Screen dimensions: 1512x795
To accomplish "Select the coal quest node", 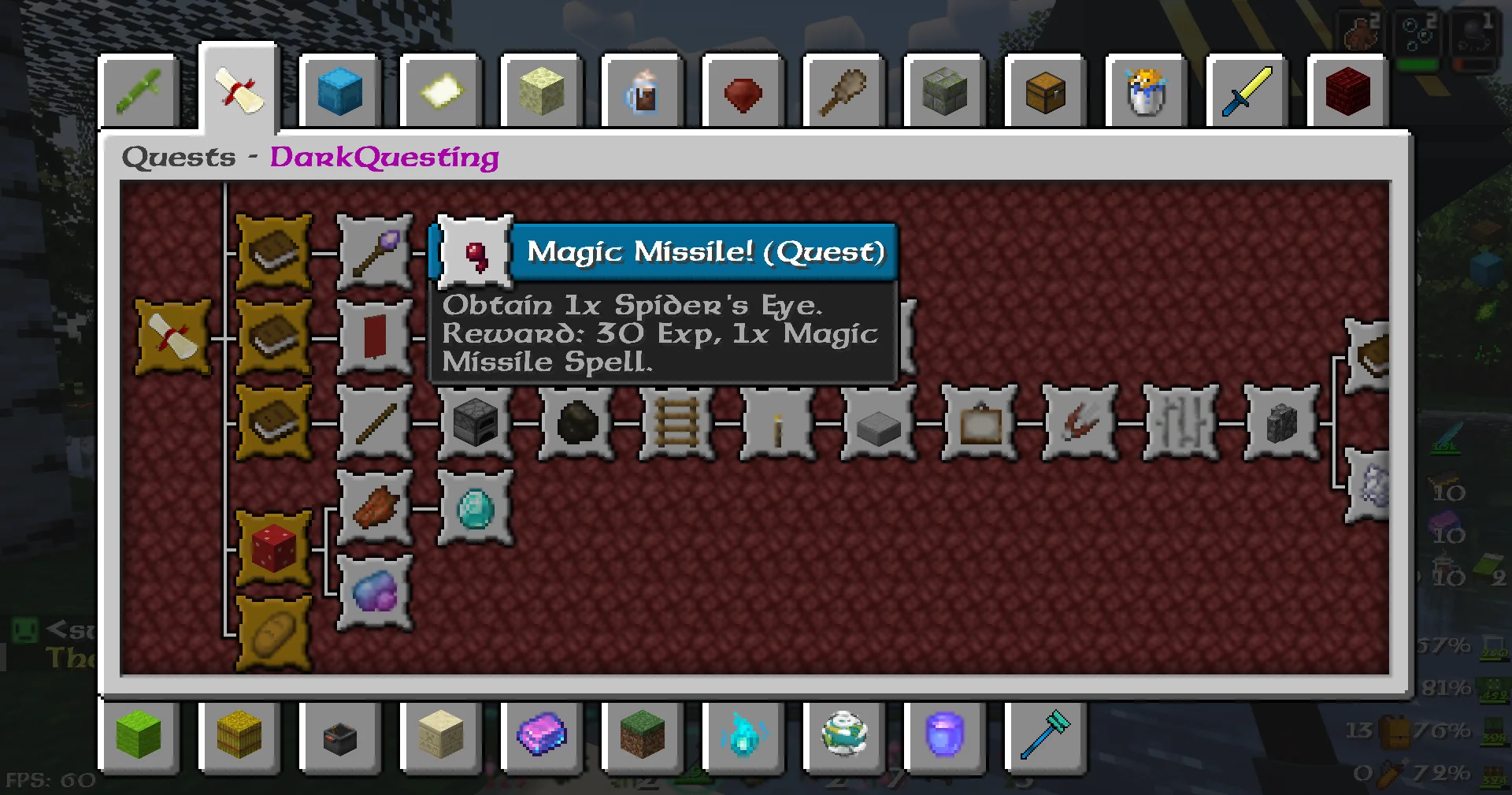I will (575, 424).
